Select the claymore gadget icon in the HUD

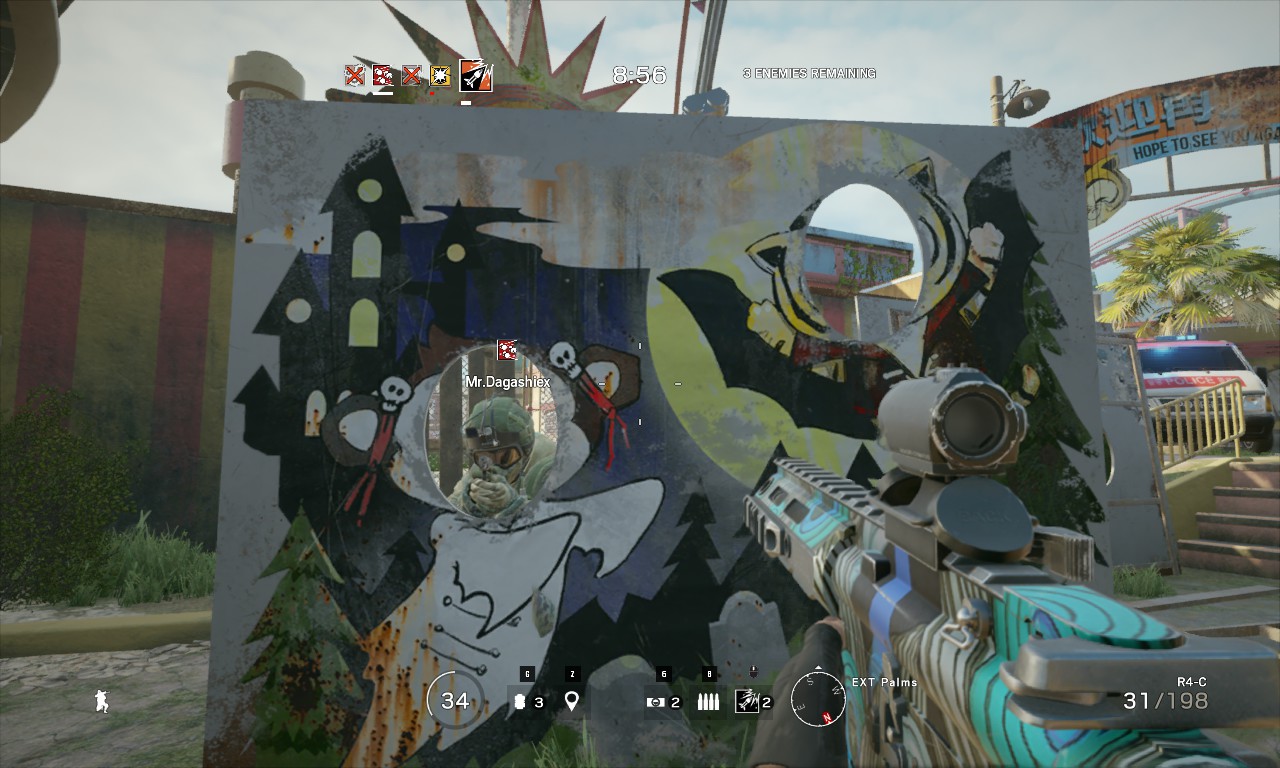coord(655,702)
